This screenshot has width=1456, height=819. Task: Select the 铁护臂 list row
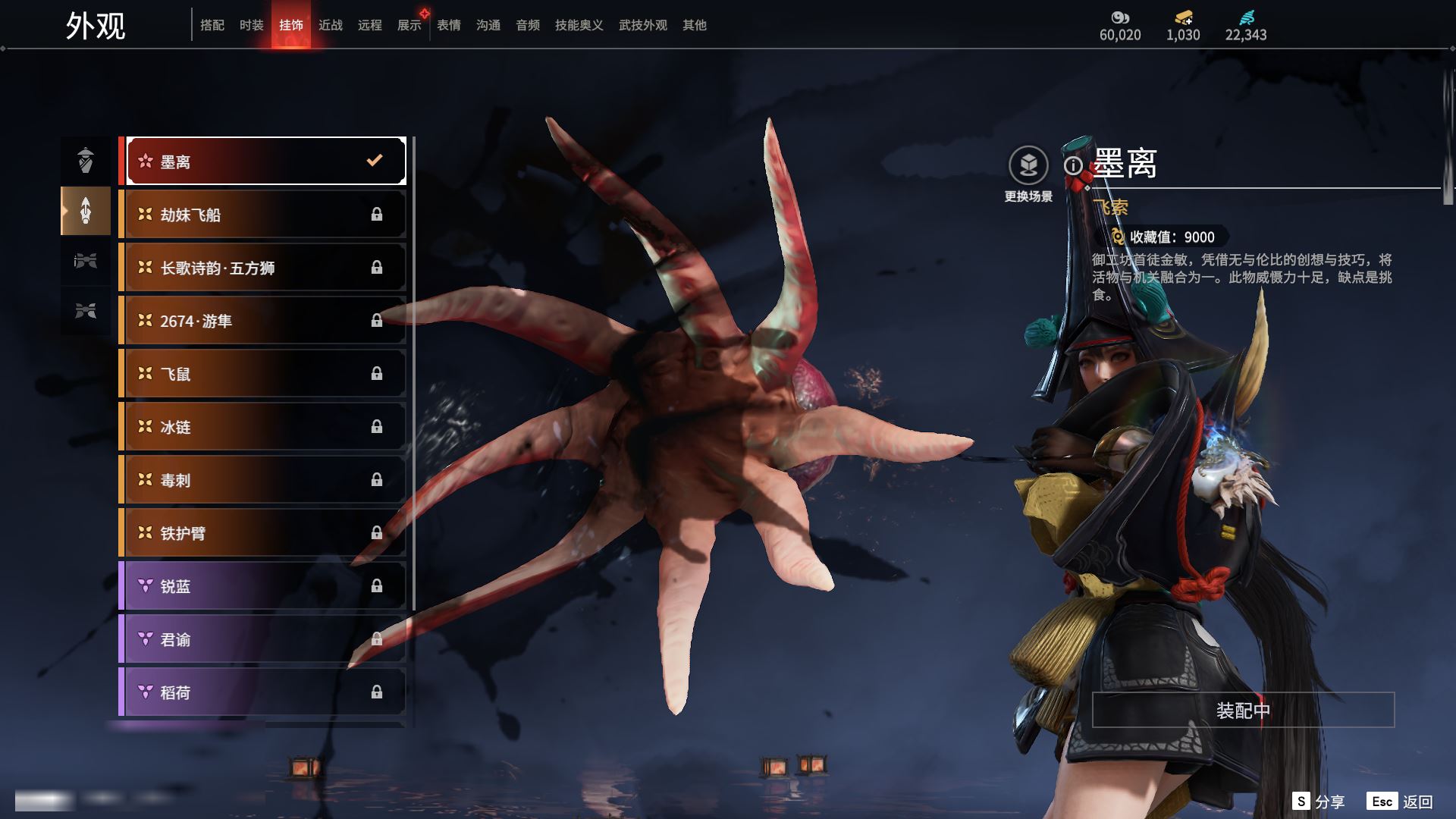click(265, 533)
